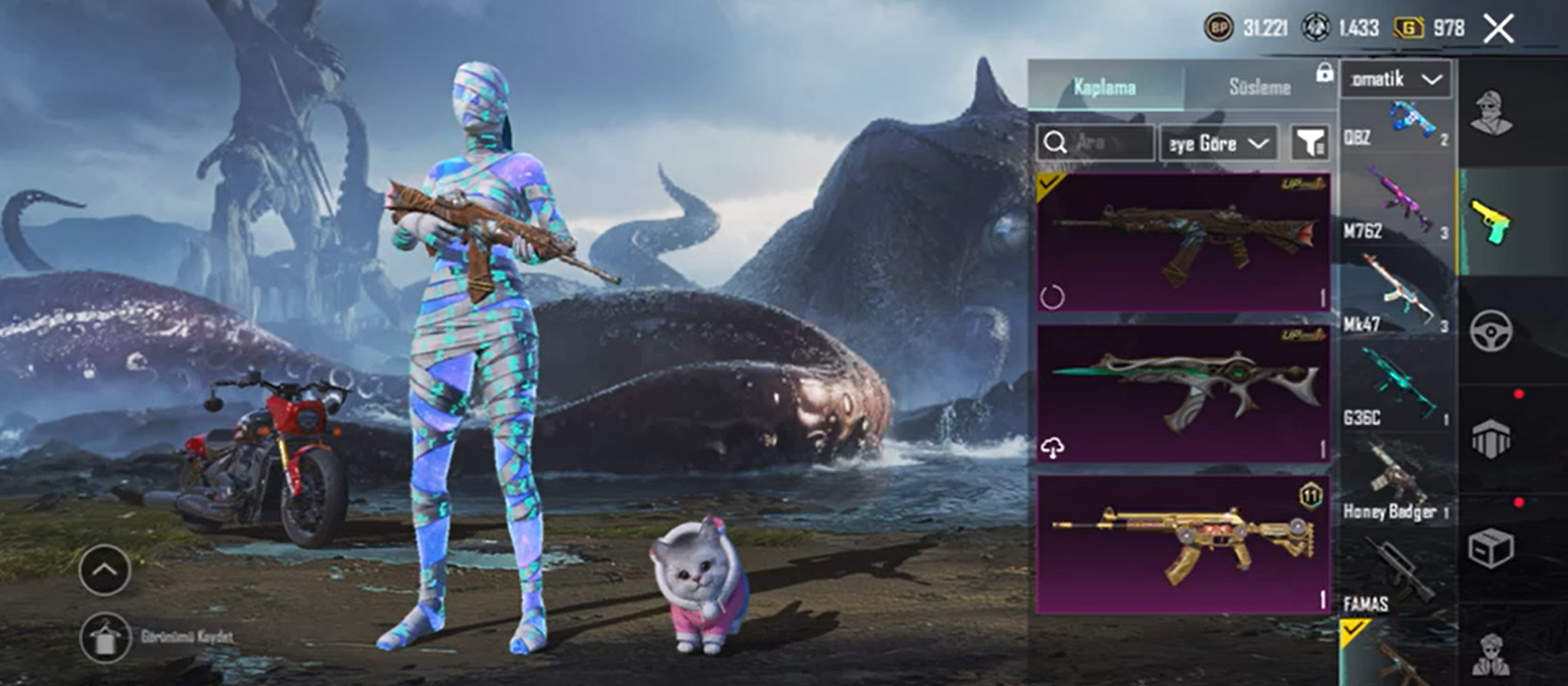Choose the green-bladed rifle skin

[x=1182, y=393]
